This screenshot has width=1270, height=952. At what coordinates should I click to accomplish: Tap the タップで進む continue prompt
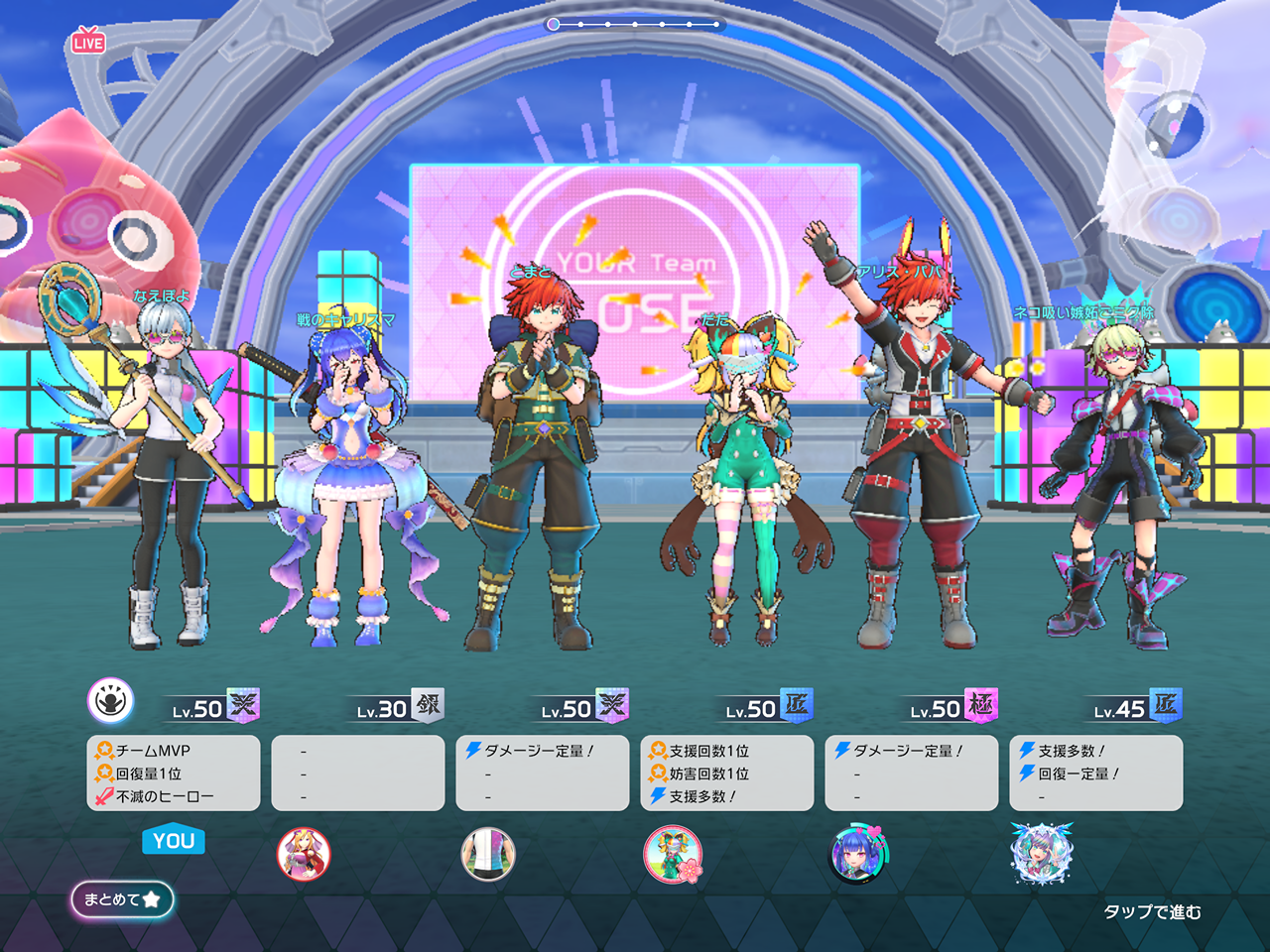click(1152, 911)
